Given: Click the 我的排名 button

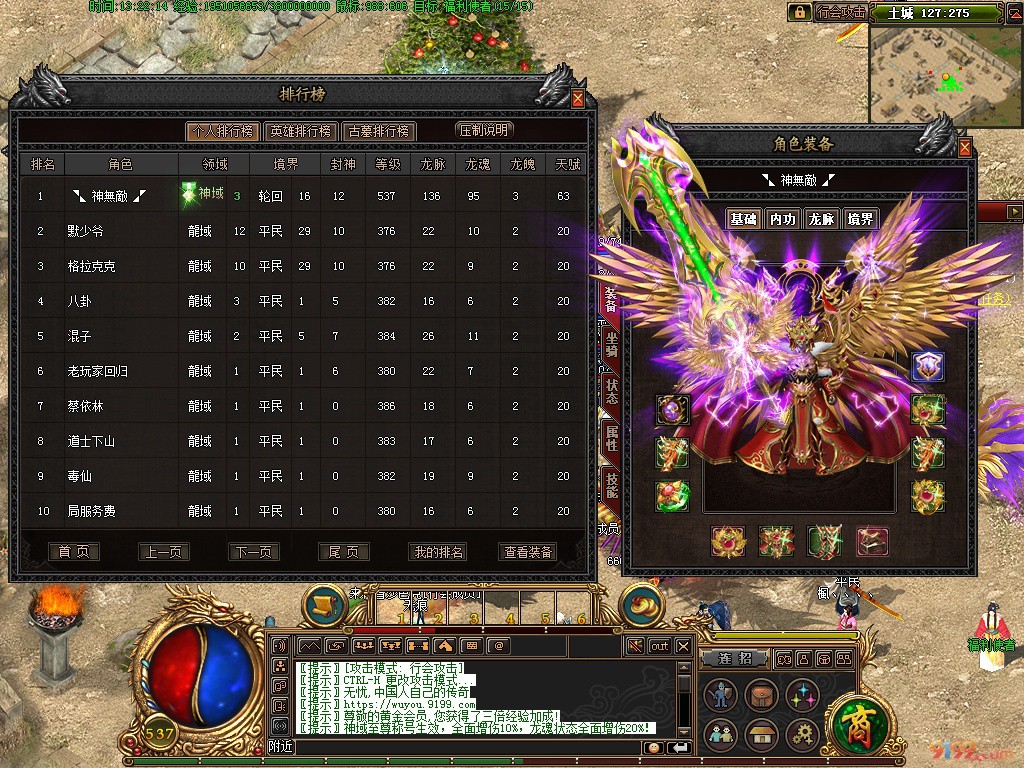Looking at the screenshot, I should point(438,552).
